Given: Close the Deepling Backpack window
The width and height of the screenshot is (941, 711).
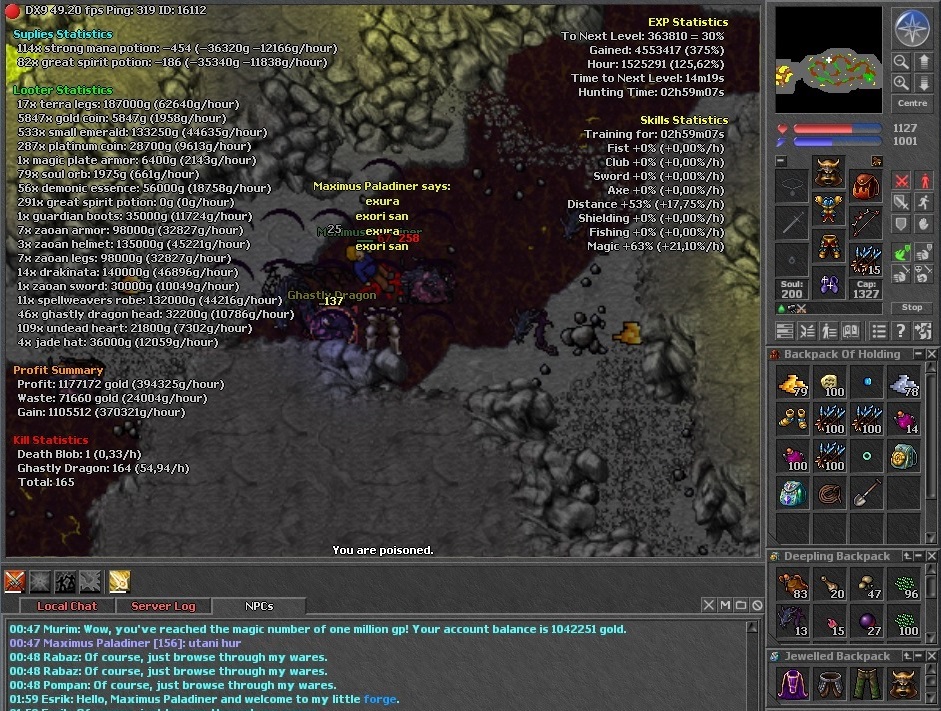Looking at the screenshot, I should (931, 556).
